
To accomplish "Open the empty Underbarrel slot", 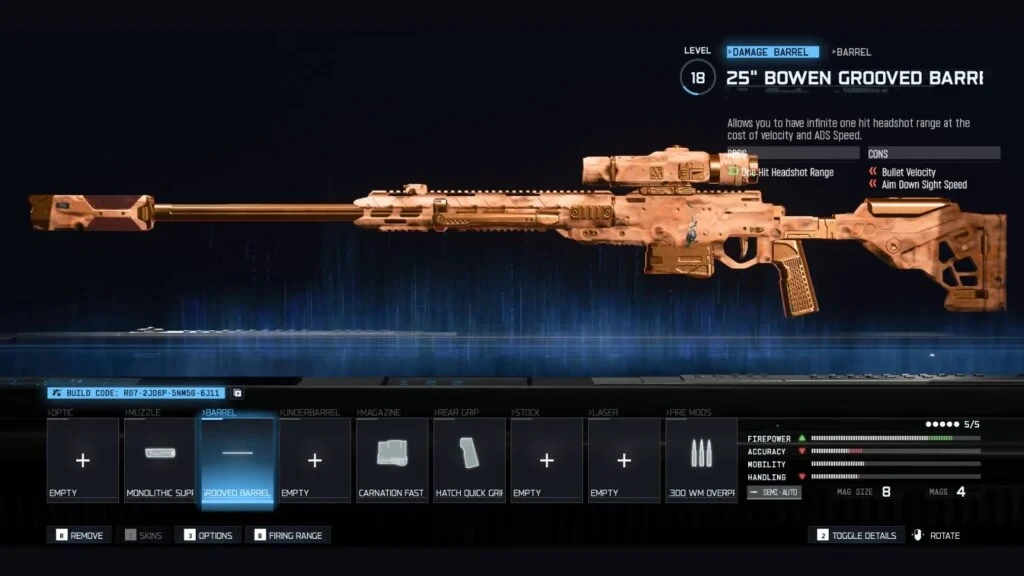I will click(315, 460).
